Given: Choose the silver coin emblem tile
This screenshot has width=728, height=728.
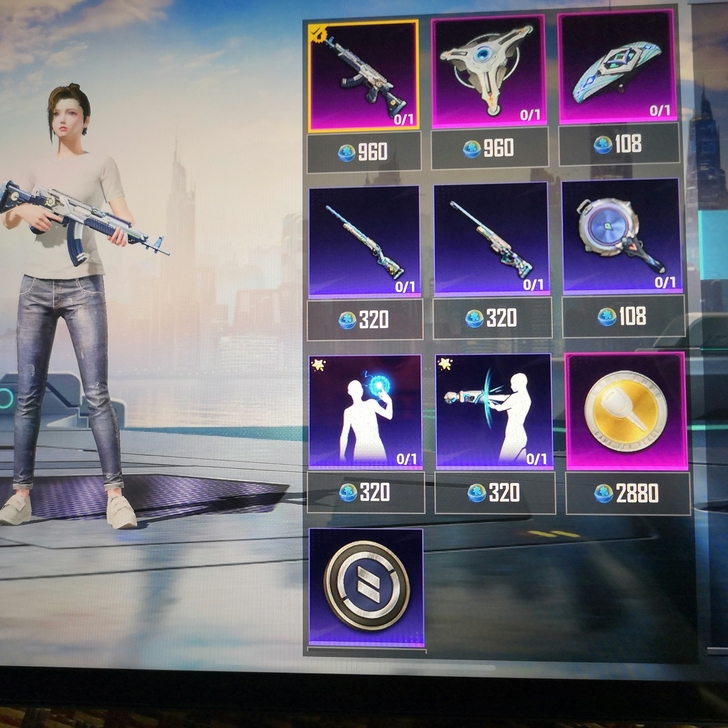Looking at the screenshot, I should pyautogui.click(x=365, y=587).
